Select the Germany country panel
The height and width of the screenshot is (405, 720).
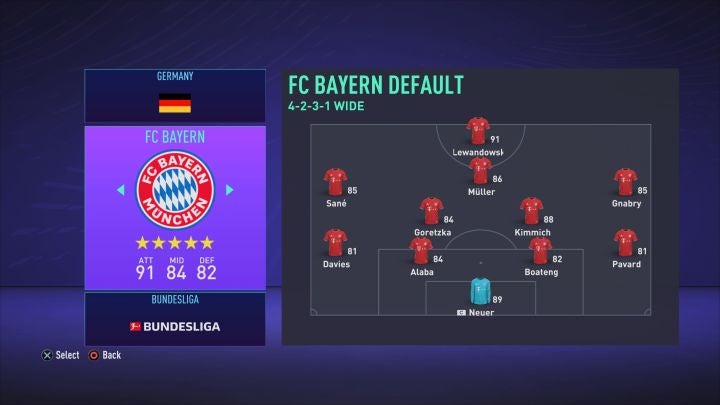point(175,96)
